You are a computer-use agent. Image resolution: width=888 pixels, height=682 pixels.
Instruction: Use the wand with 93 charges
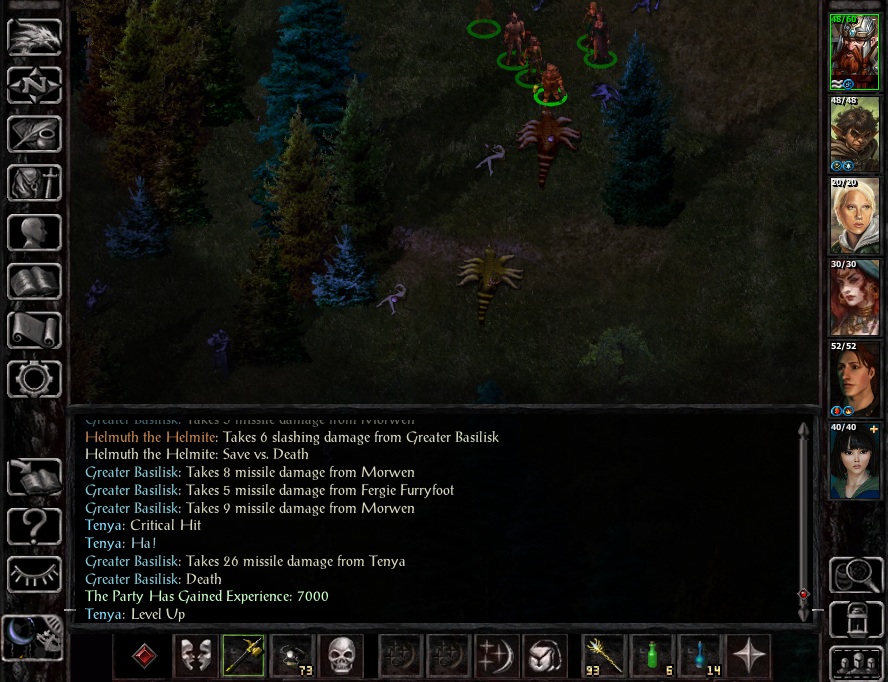pos(604,655)
